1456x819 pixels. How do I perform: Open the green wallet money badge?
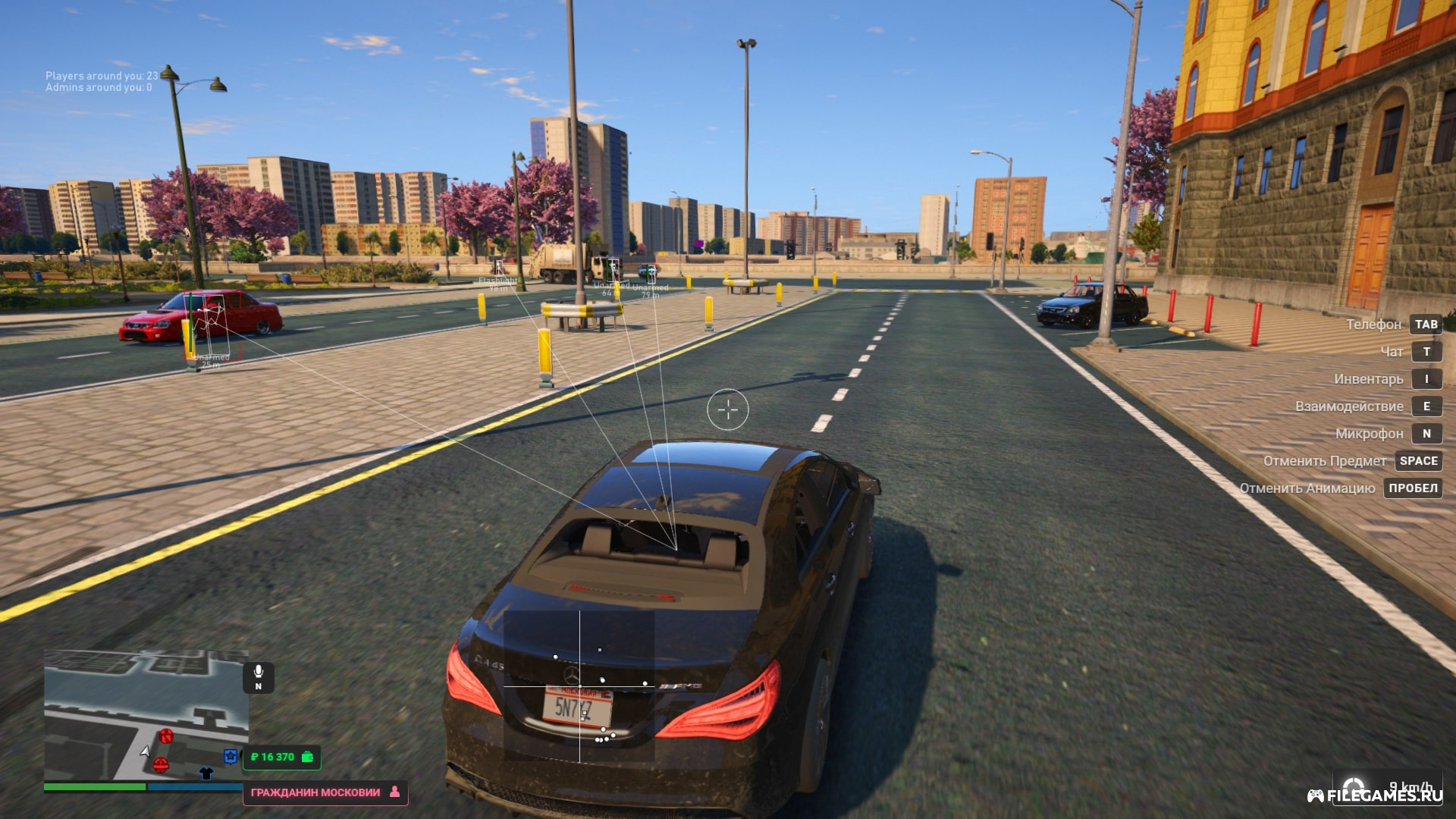(x=281, y=757)
